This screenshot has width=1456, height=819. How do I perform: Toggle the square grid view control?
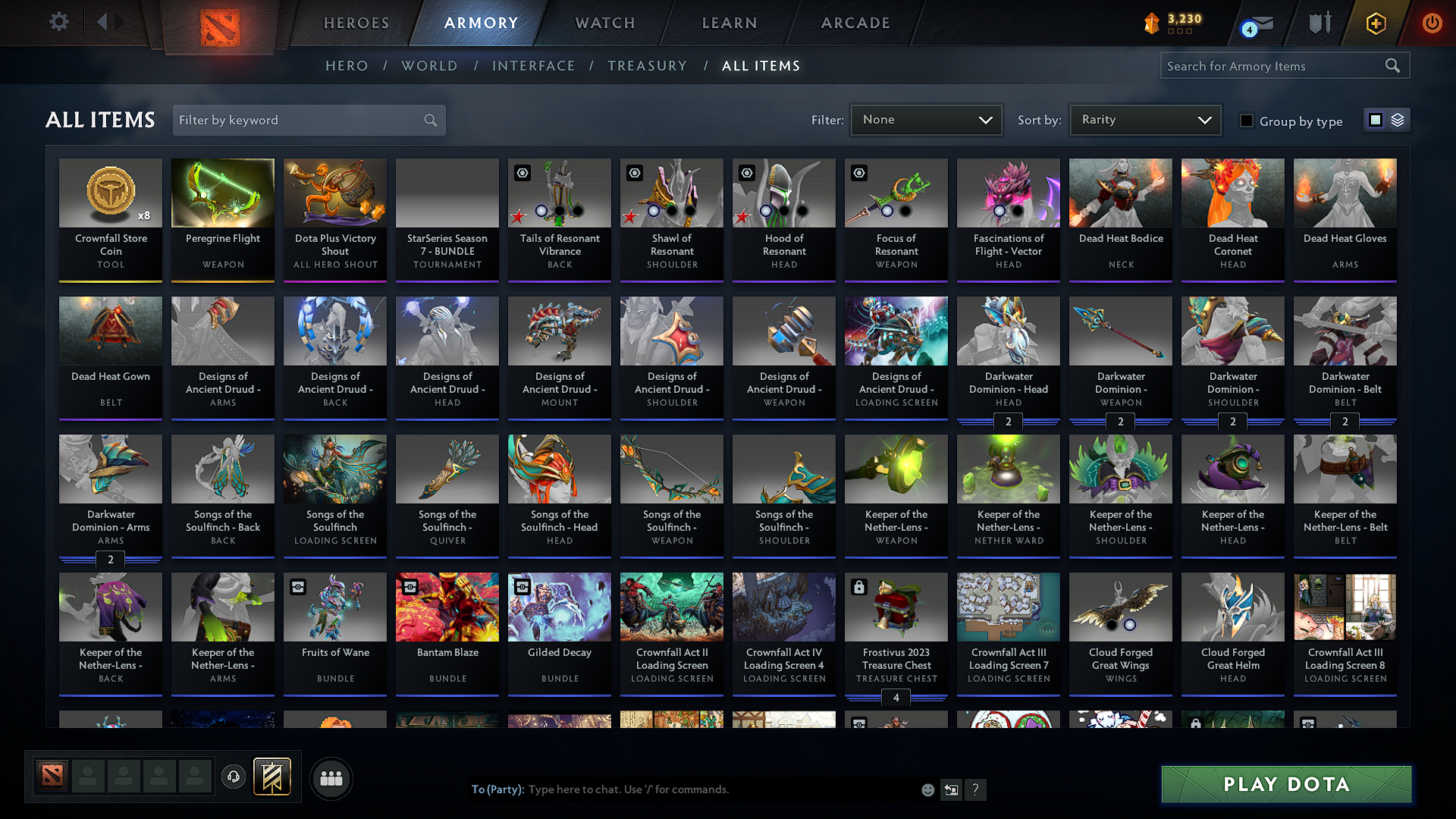click(x=1376, y=120)
